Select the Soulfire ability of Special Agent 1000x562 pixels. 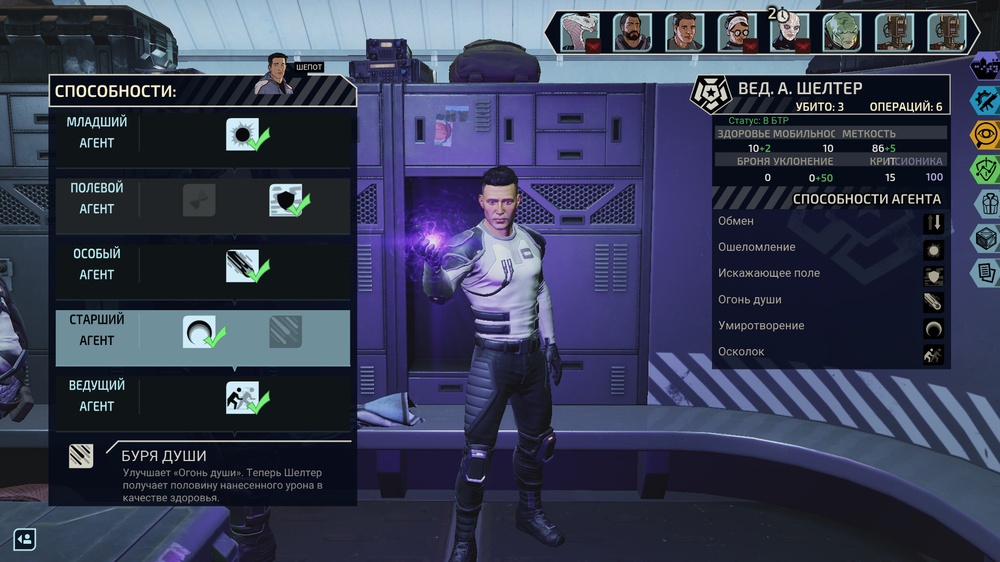pyautogui.click(x=243, y=266)
